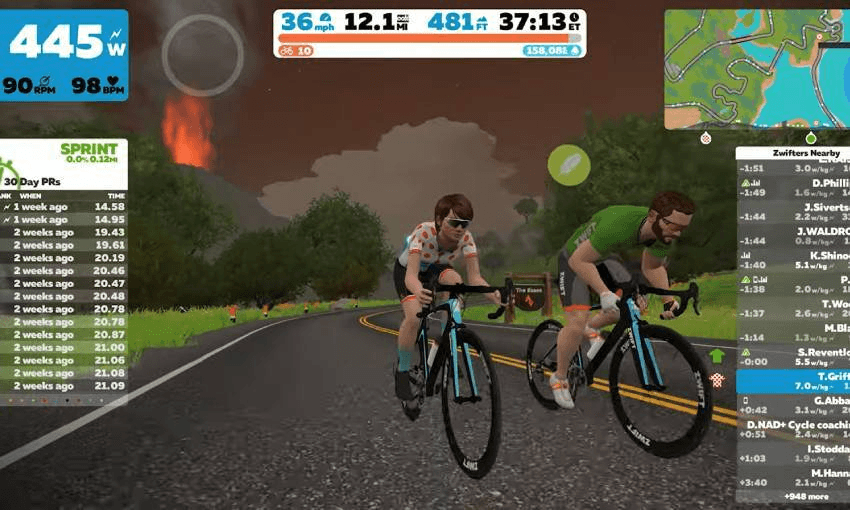Select G.Abba rider row
The height and width of the screenshot is (510, 850).
[793, 405]
